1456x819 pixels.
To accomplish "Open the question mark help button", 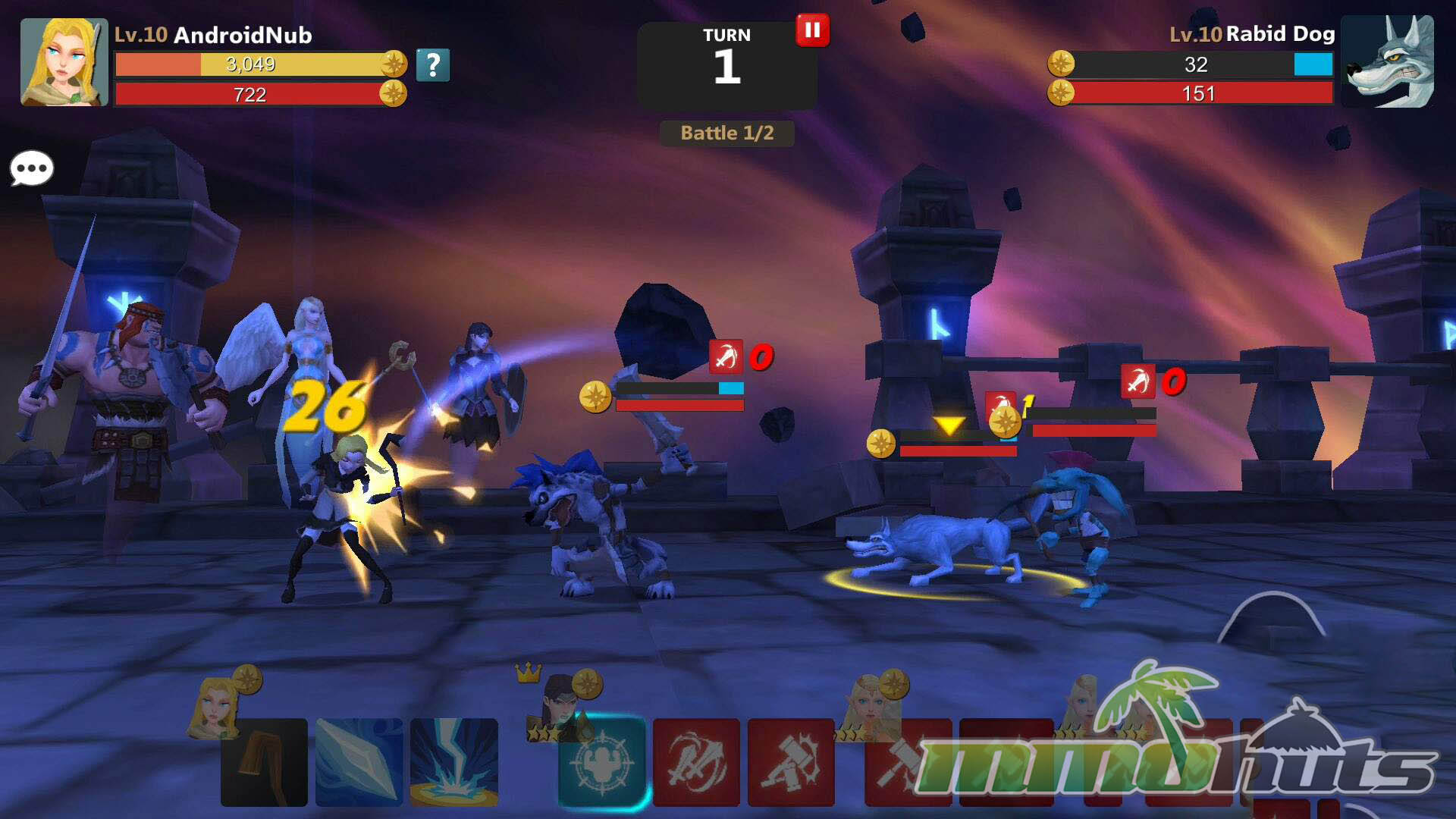I will pos(432,65).
